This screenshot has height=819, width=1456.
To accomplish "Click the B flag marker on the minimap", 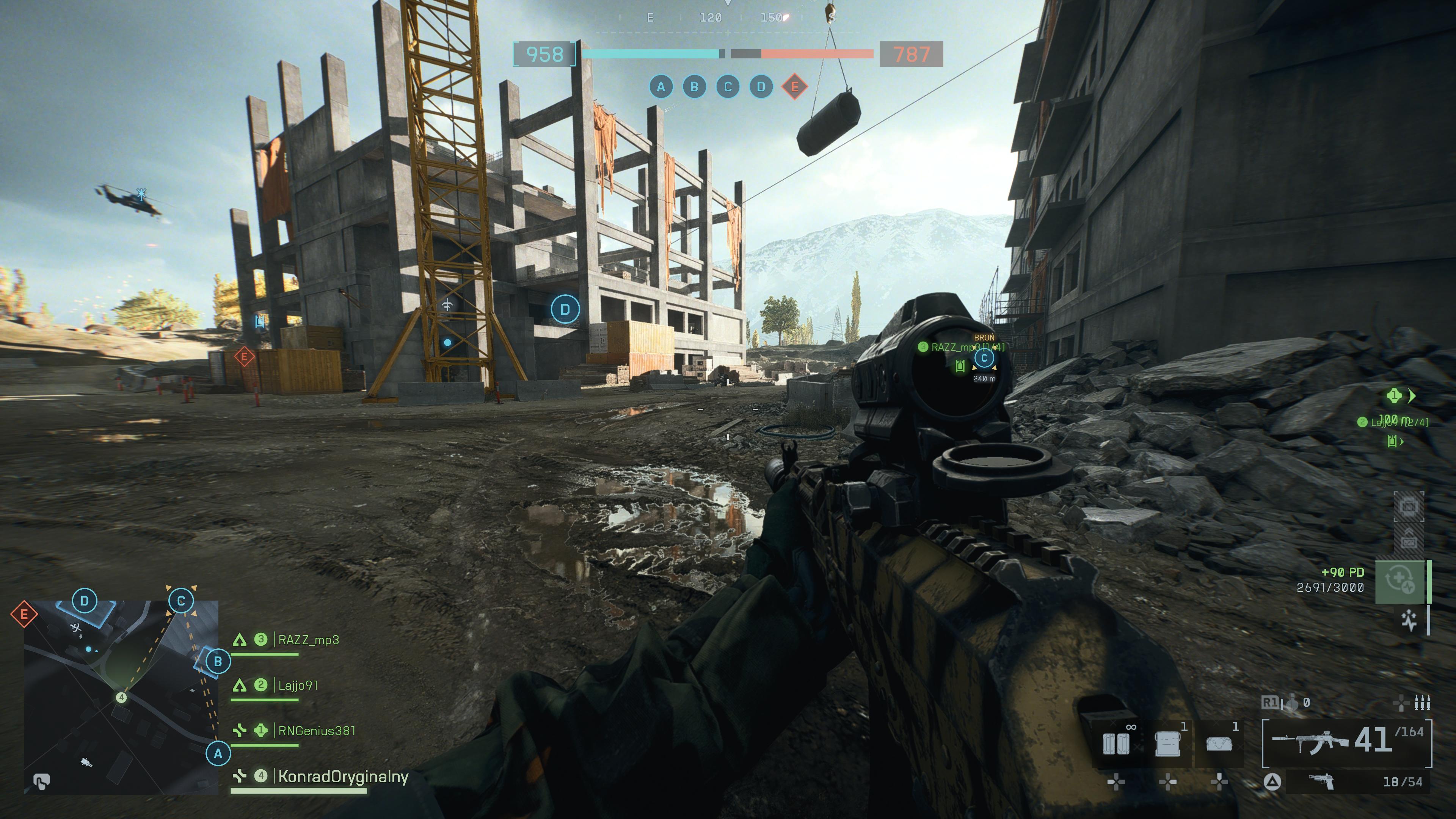I will (x=218, y=661).
